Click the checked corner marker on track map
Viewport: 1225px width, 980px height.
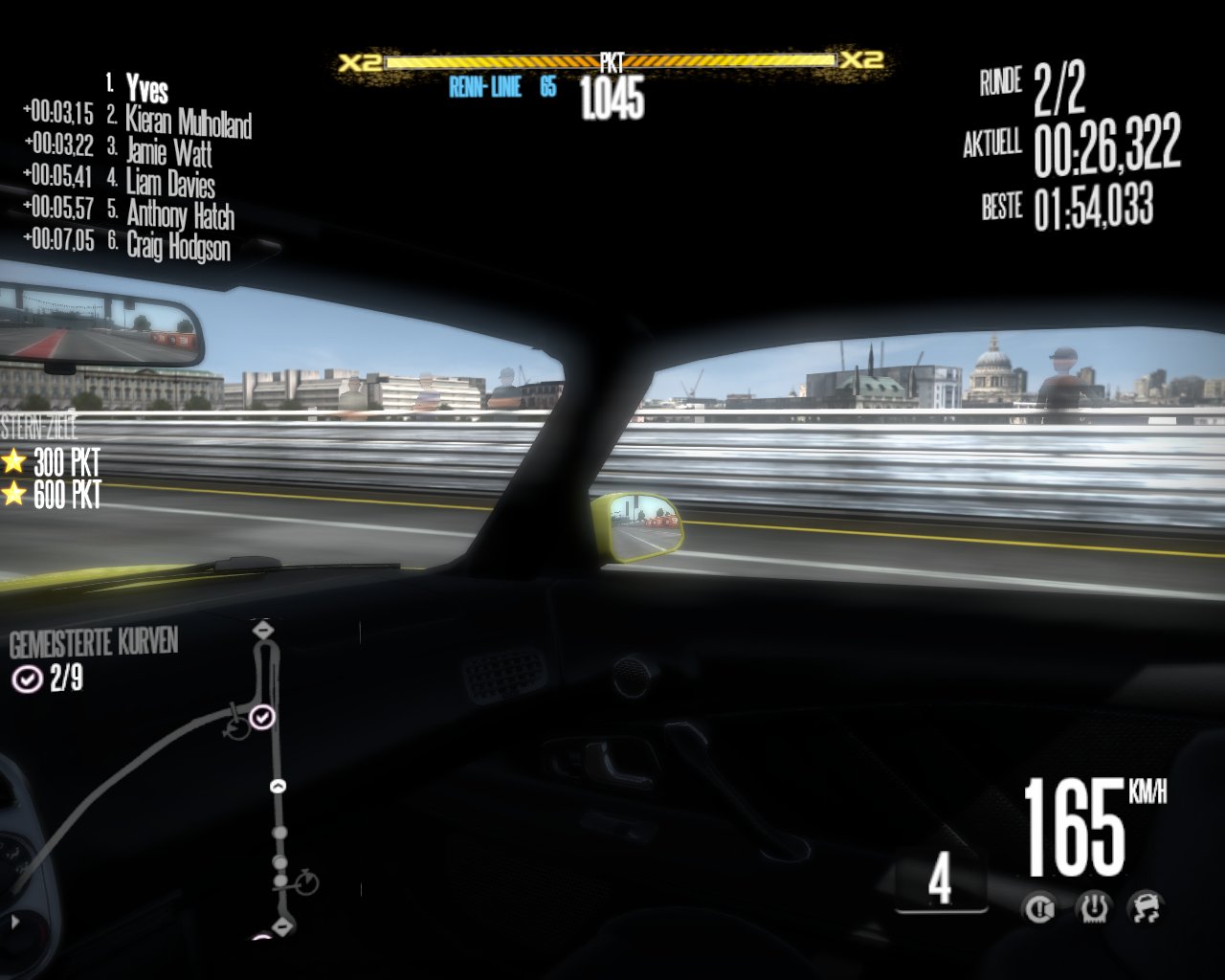262,717
